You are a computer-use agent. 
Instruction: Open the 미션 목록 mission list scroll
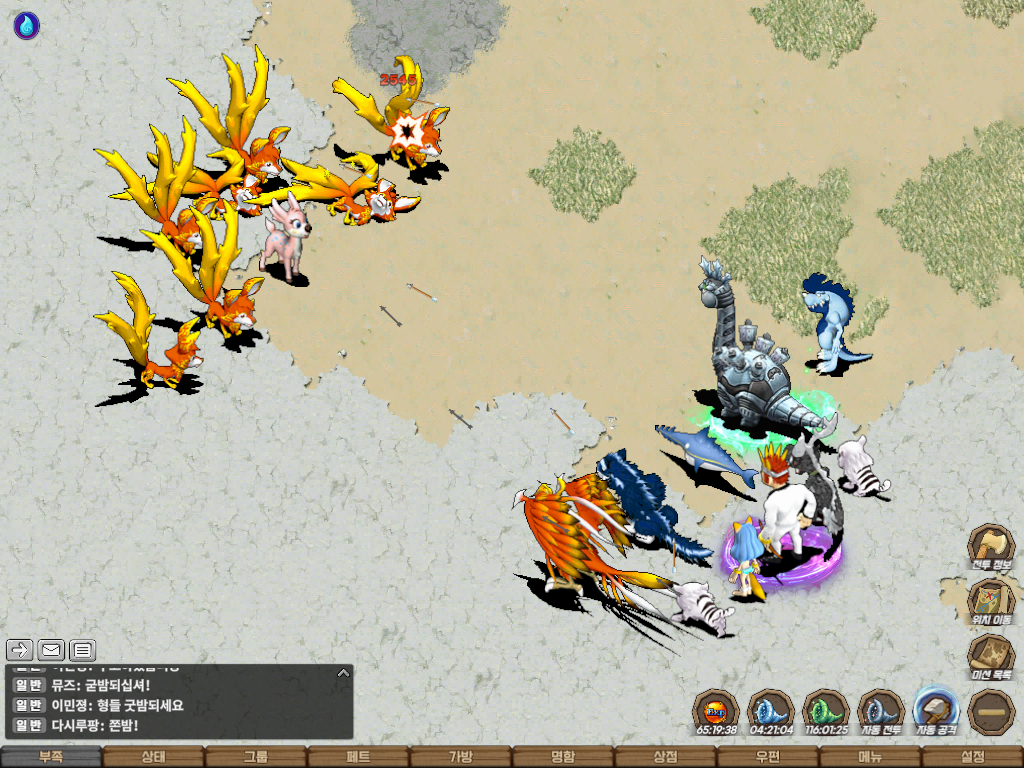991,657
